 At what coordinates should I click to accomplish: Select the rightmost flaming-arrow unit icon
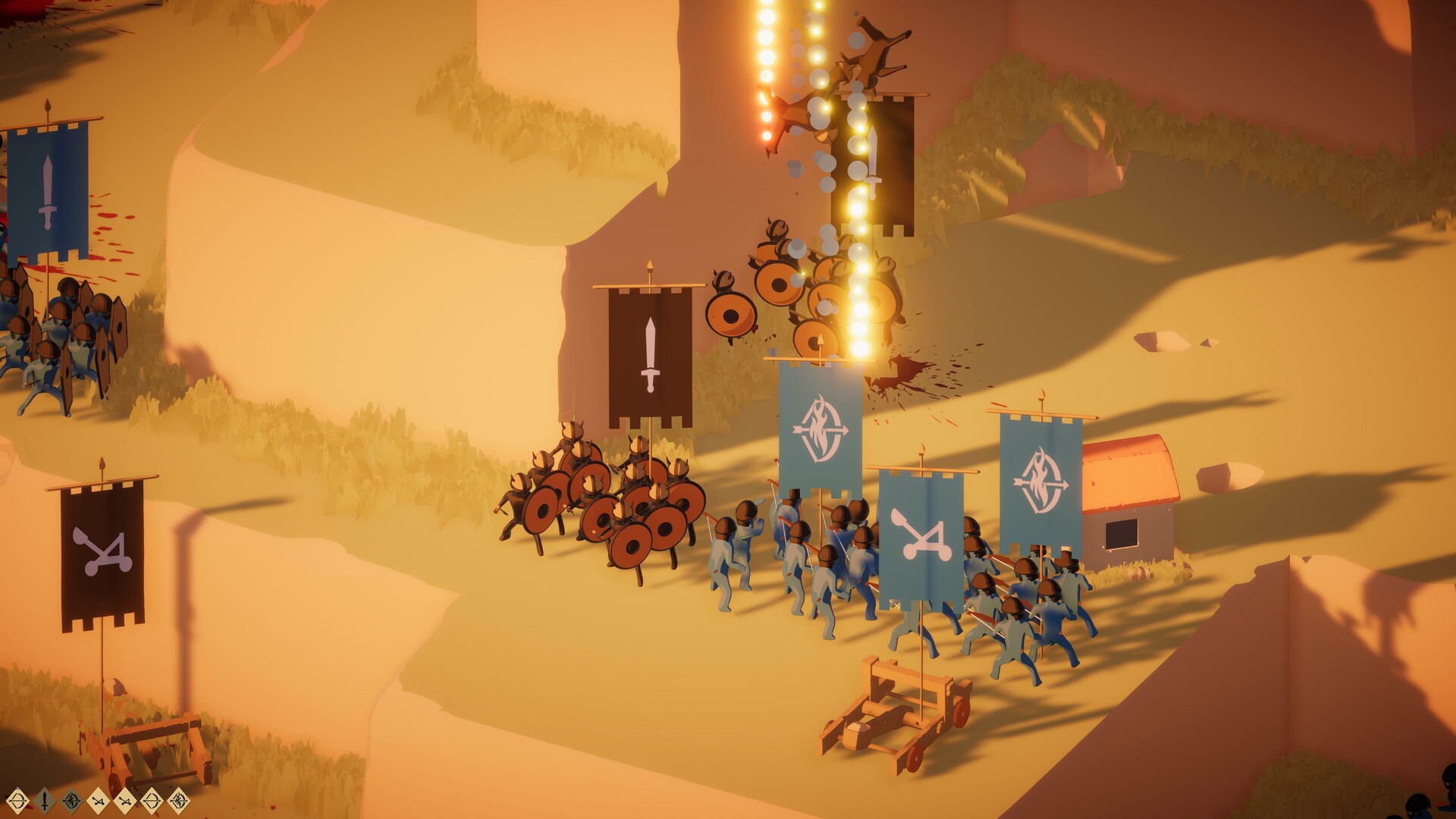pyautogui.click(x=177, y=801)
